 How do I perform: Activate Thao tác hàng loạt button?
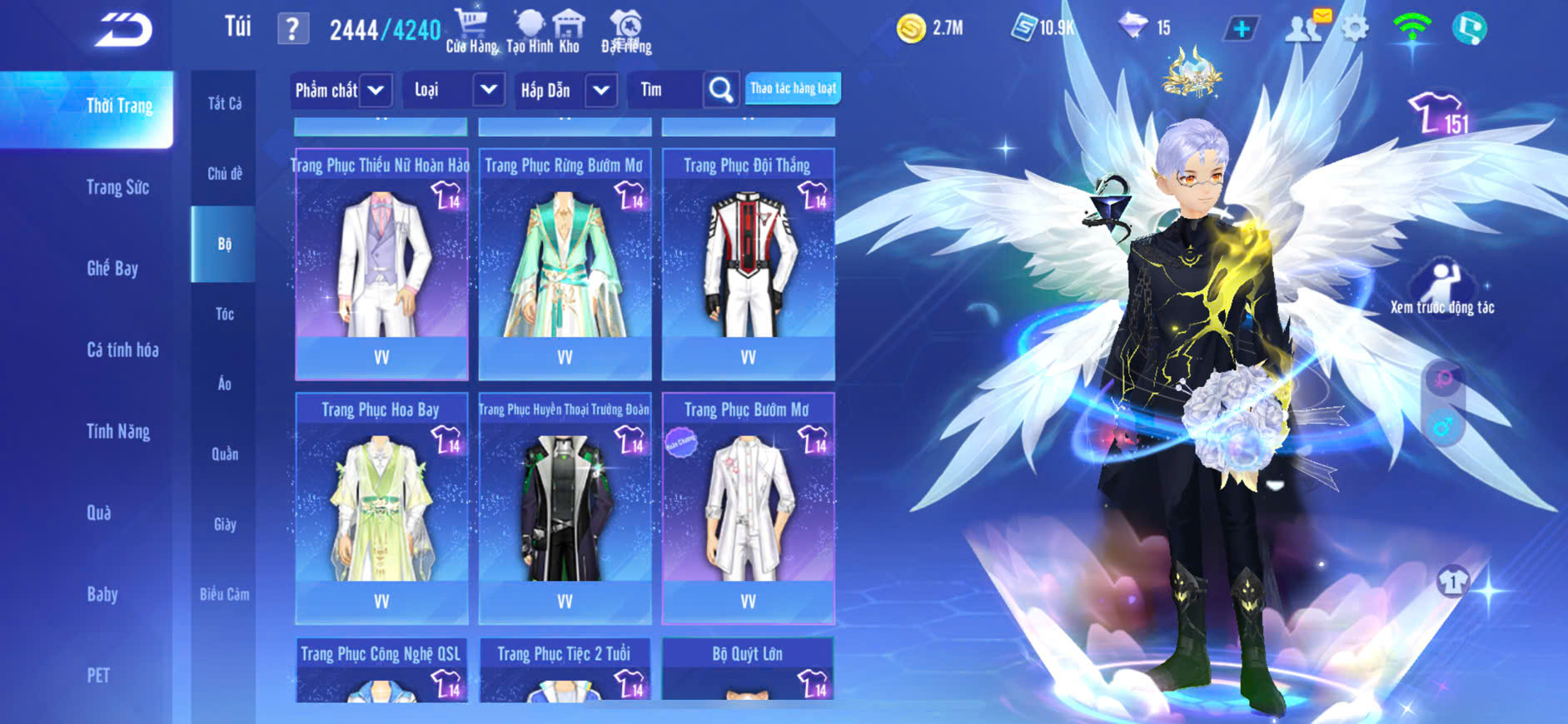click(x=793, y=88)
